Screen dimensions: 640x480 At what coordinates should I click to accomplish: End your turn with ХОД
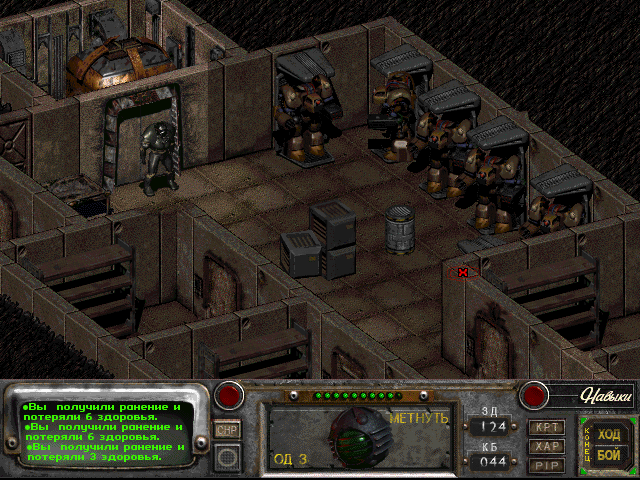[x=608, y=434]
